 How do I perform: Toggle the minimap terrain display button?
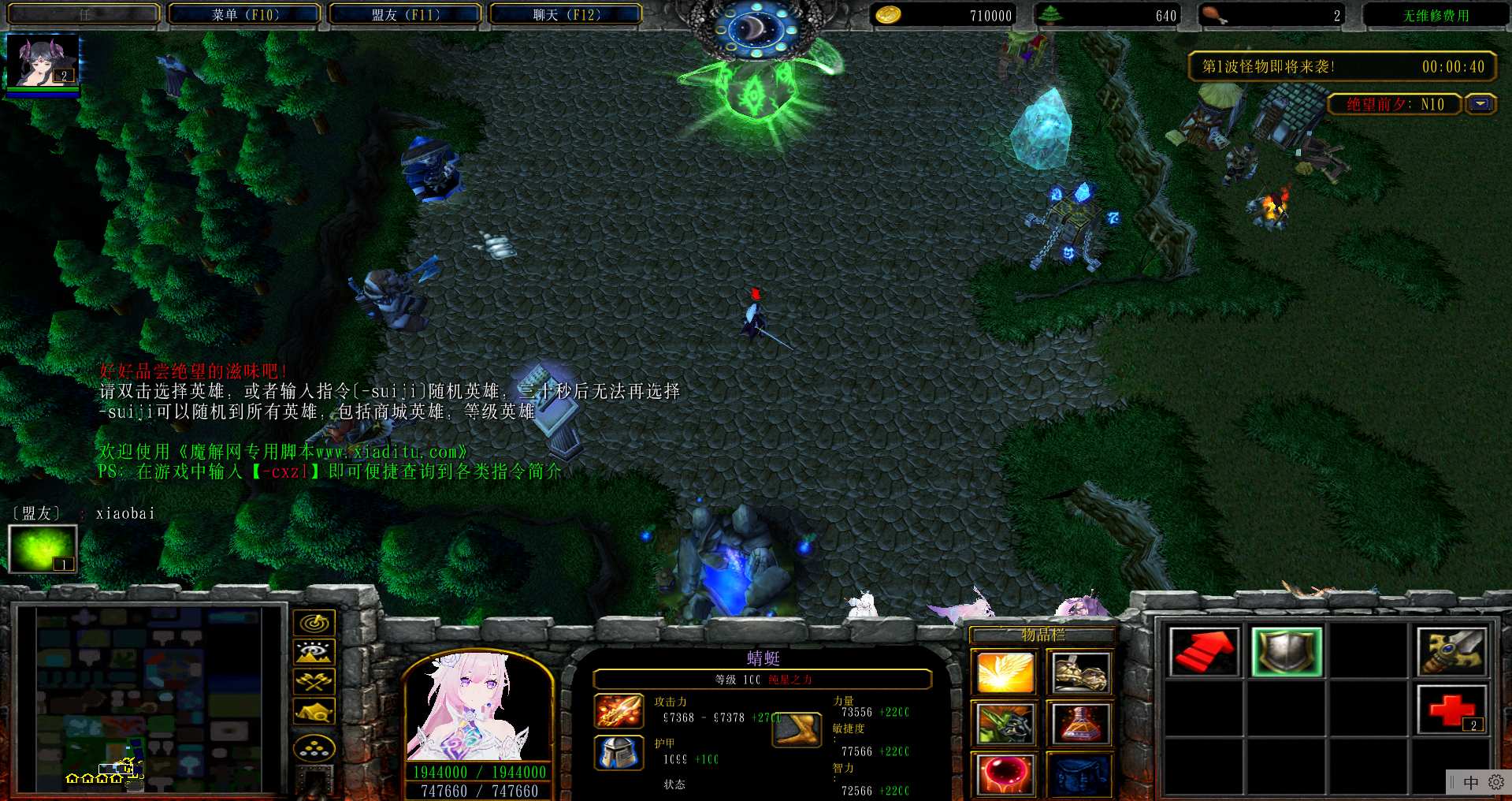314,652
